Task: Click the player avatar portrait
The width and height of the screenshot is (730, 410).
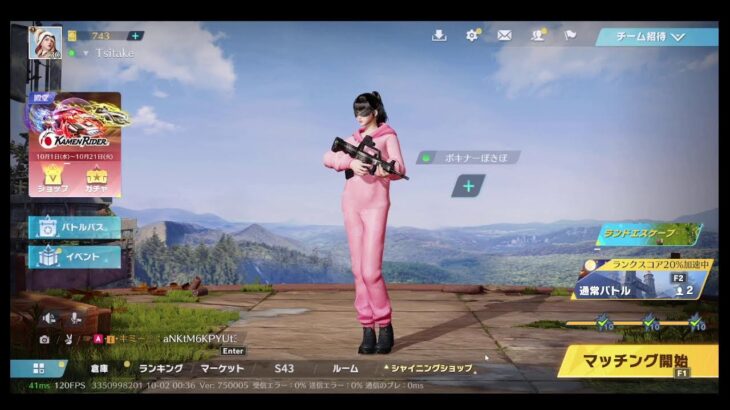Action: click(x=45, y=42)
